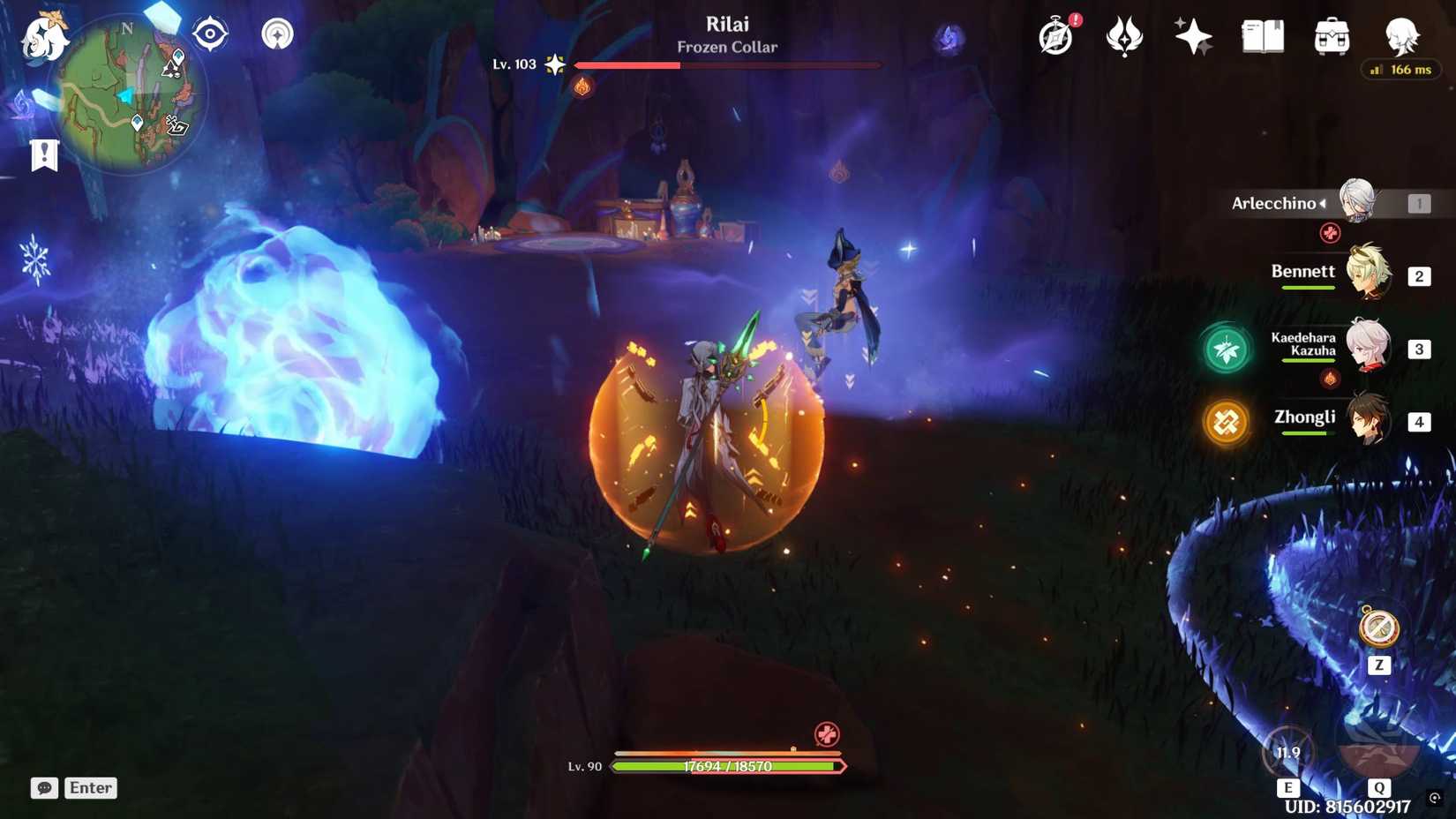Open the character menu via the portrait icon
The image size is (1456, 819).
click(x=1401, y=35)
